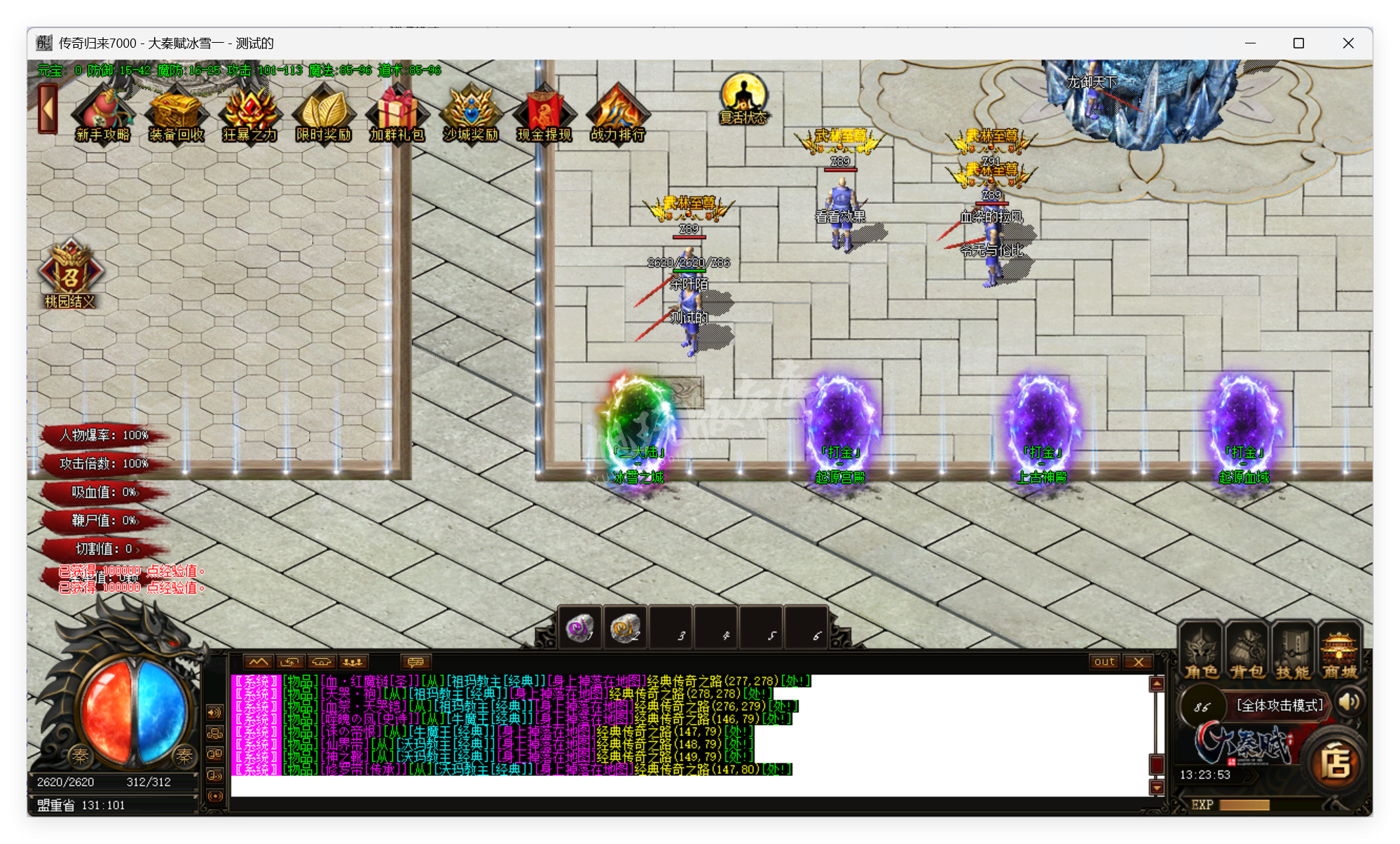Open the 装备回收 equipment recycle chest
This screenshot has height=844, width=1400.
[176, 112]
